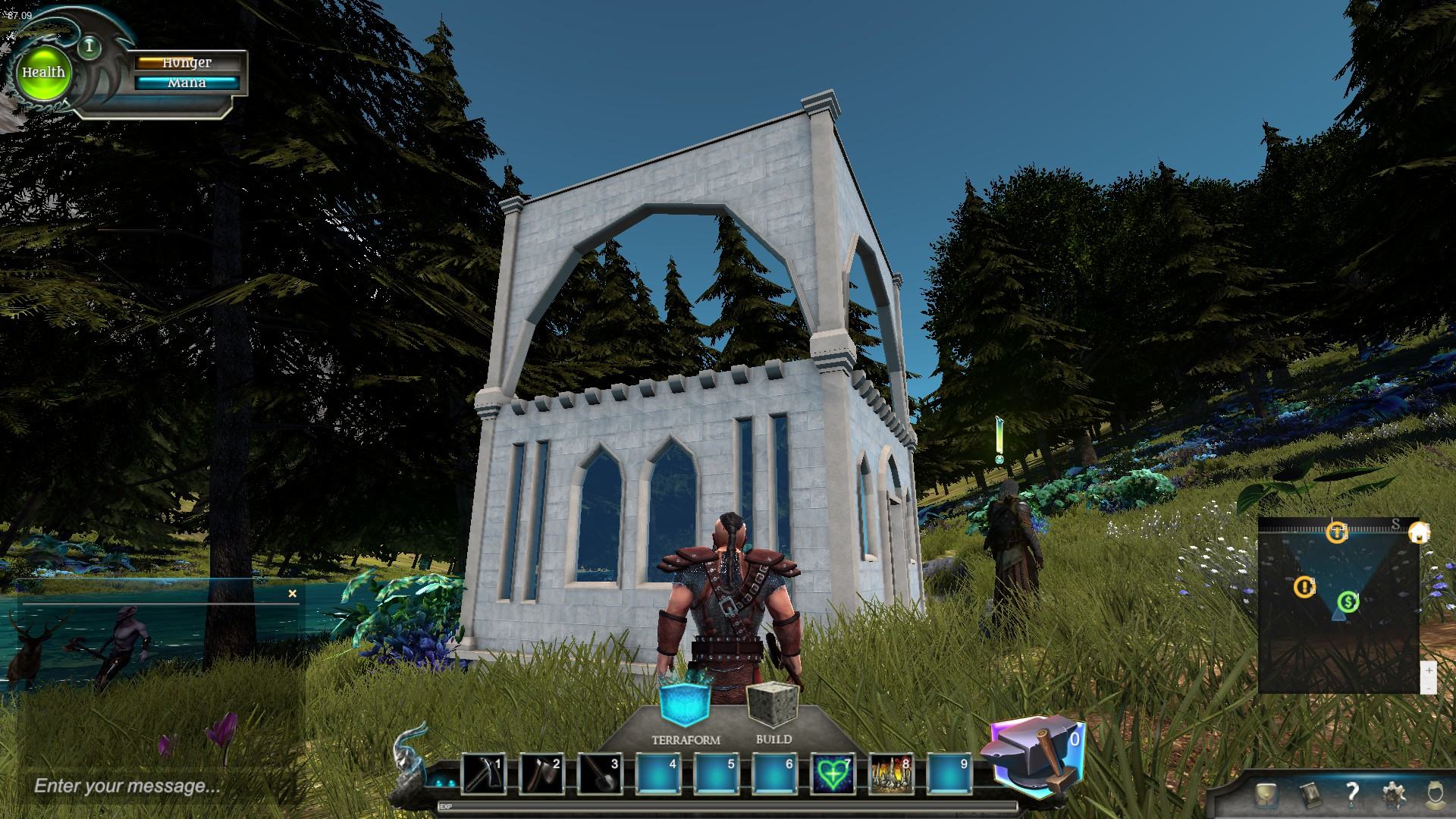Image resolution: width=1456 pixels, height=819 pixels.
Task: Click the chat message input field
Action: point(152,786)
